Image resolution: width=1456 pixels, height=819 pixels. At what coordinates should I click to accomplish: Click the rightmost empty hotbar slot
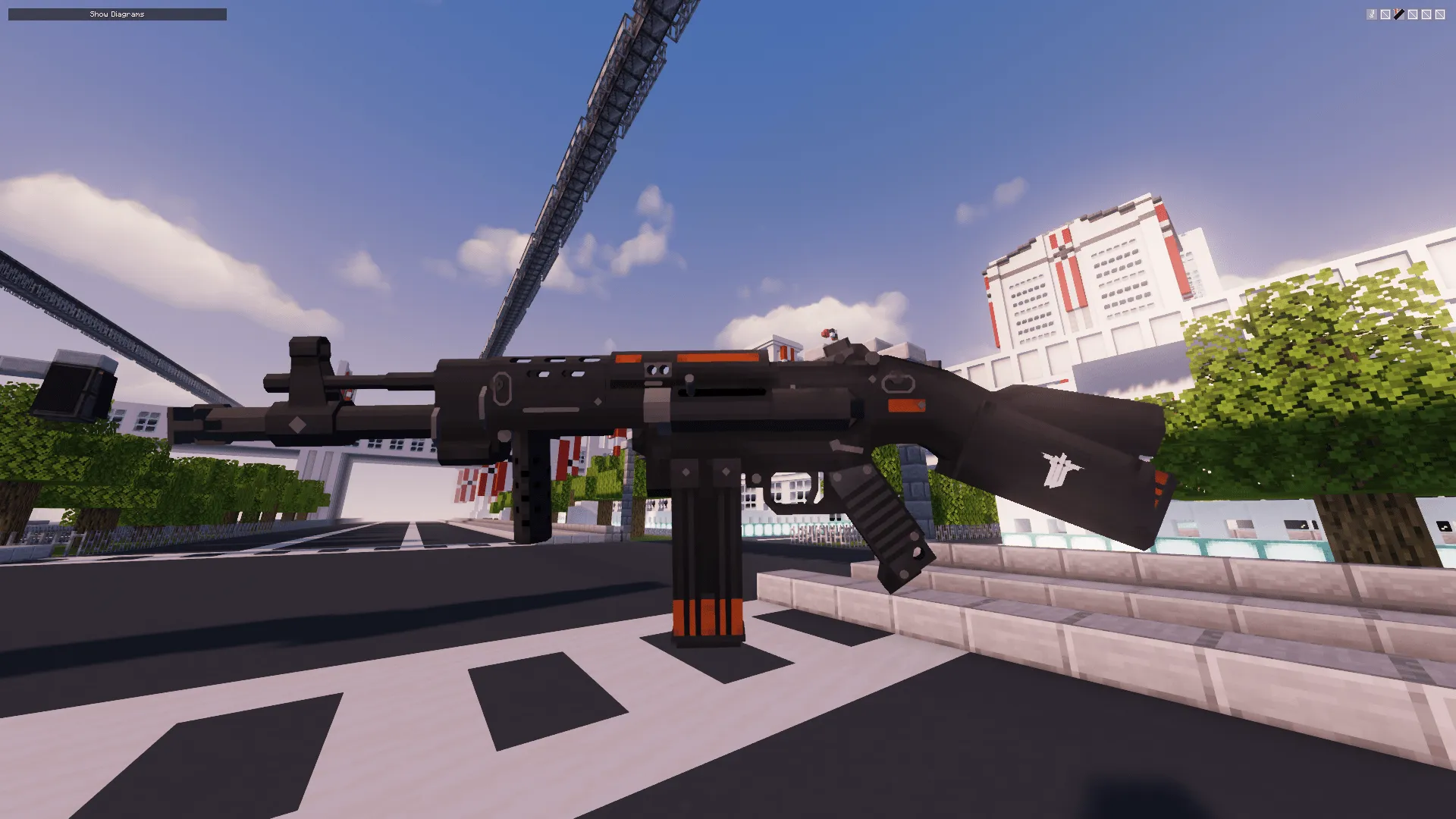coord(1440,14)
